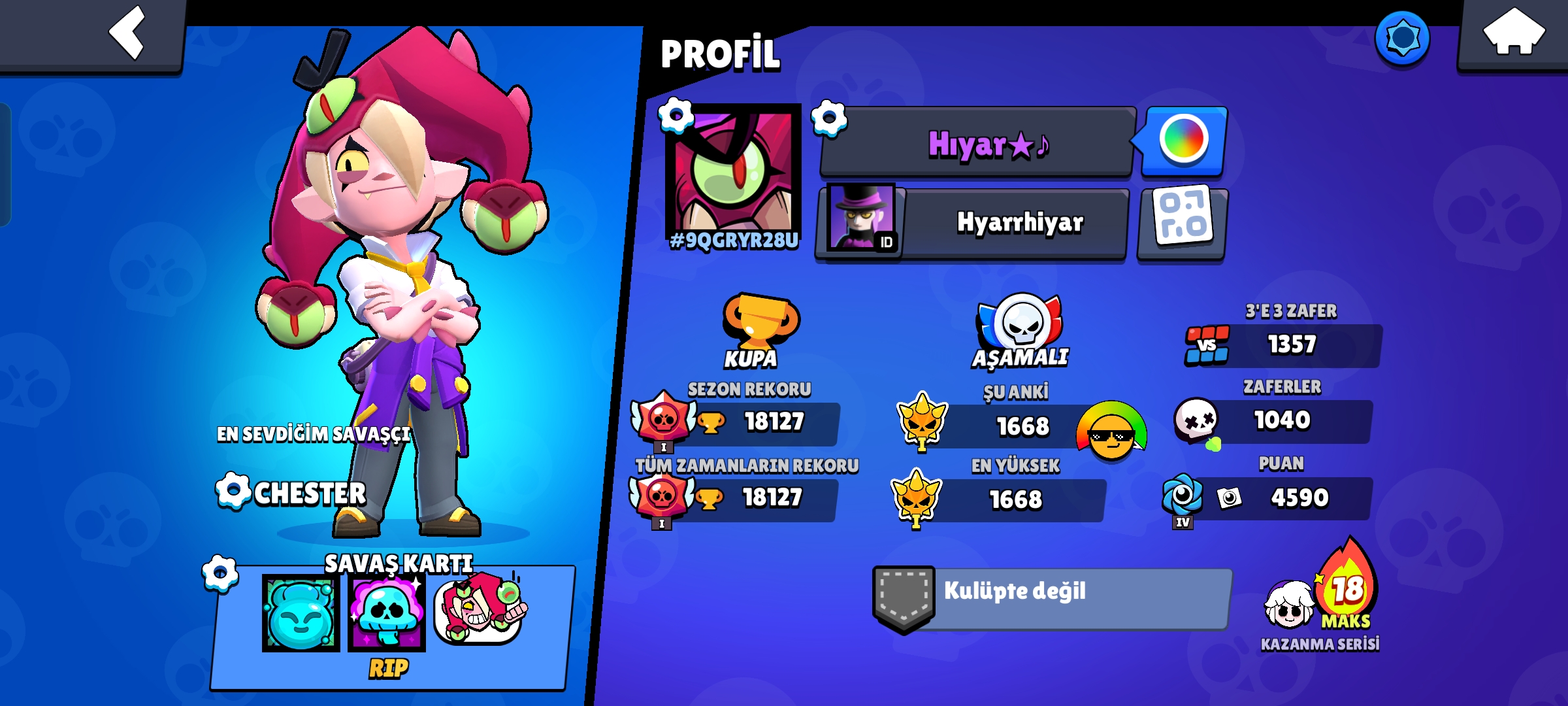Open the name color picker
1568x706 pixels.
point(1183,141)
